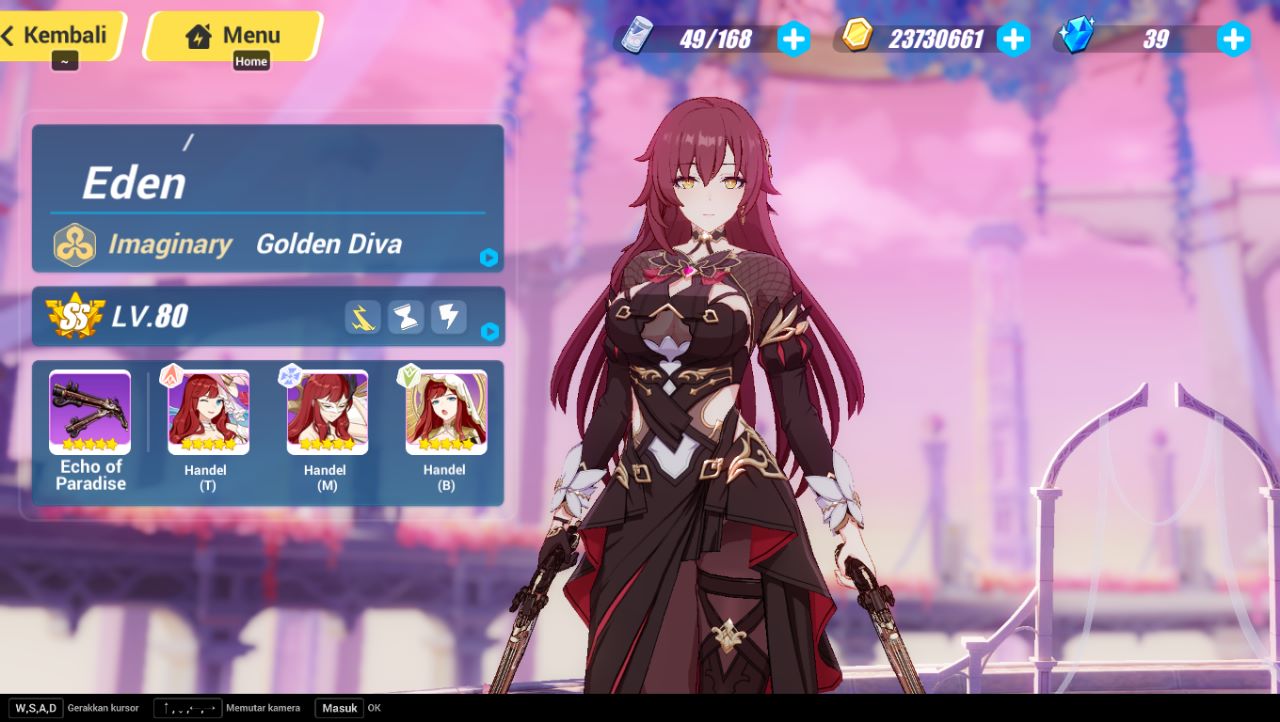Play the audio clip next to LV.80 panel
The height and width of the screenshot is (722, 1280).
pyautogui.click(x=488, y=334)
